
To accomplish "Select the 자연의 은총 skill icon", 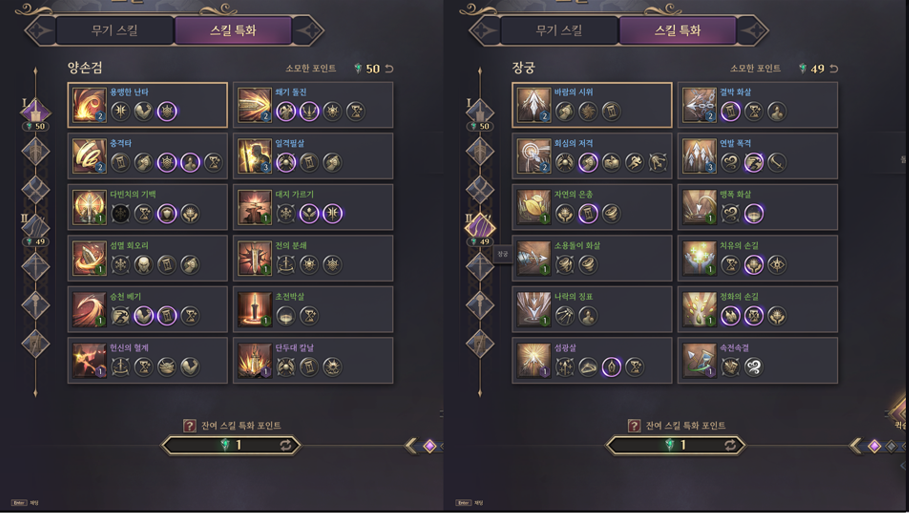I will click(x=534, y=207).
